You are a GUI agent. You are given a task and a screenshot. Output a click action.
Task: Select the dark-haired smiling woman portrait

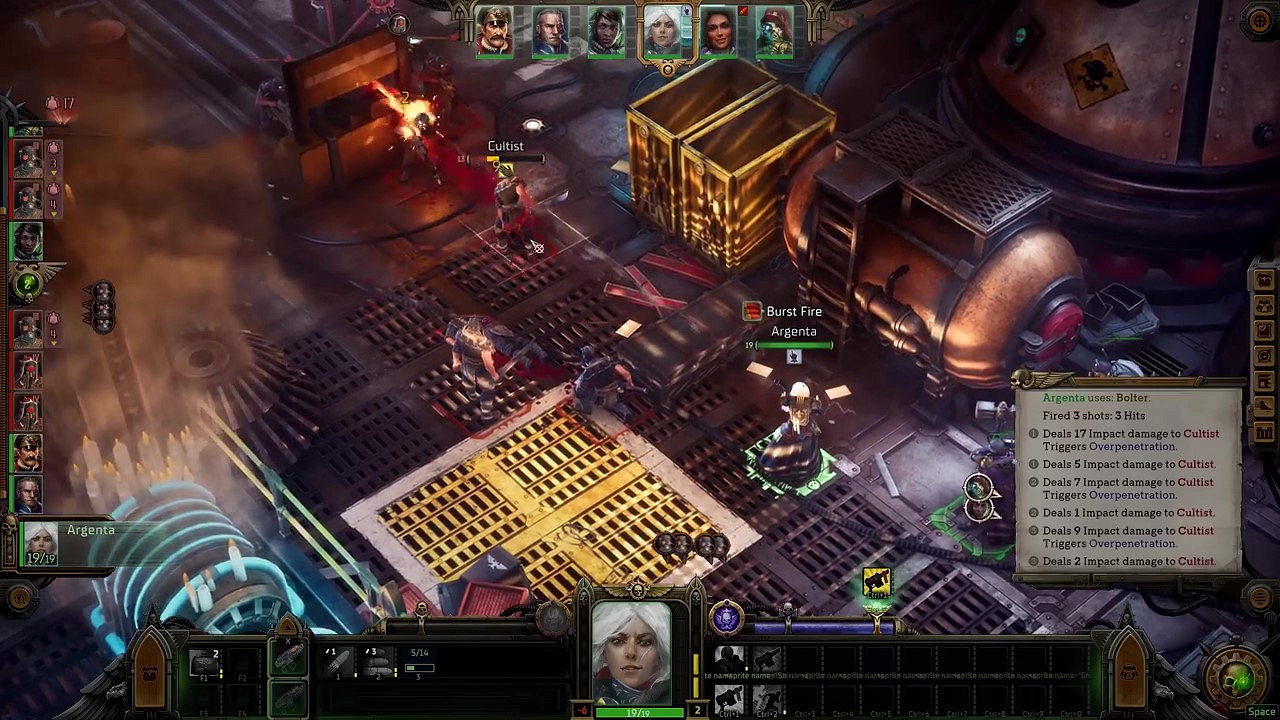pyautogui.click(x=718, y=33)
